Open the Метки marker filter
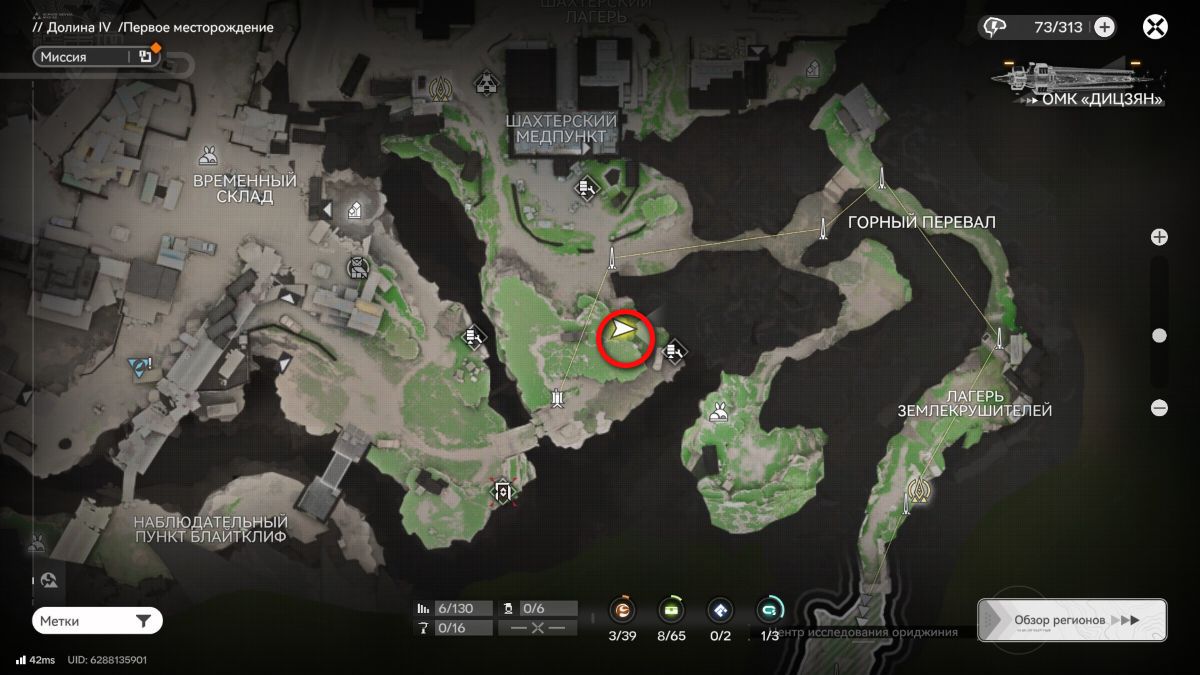 click(97, 621)
